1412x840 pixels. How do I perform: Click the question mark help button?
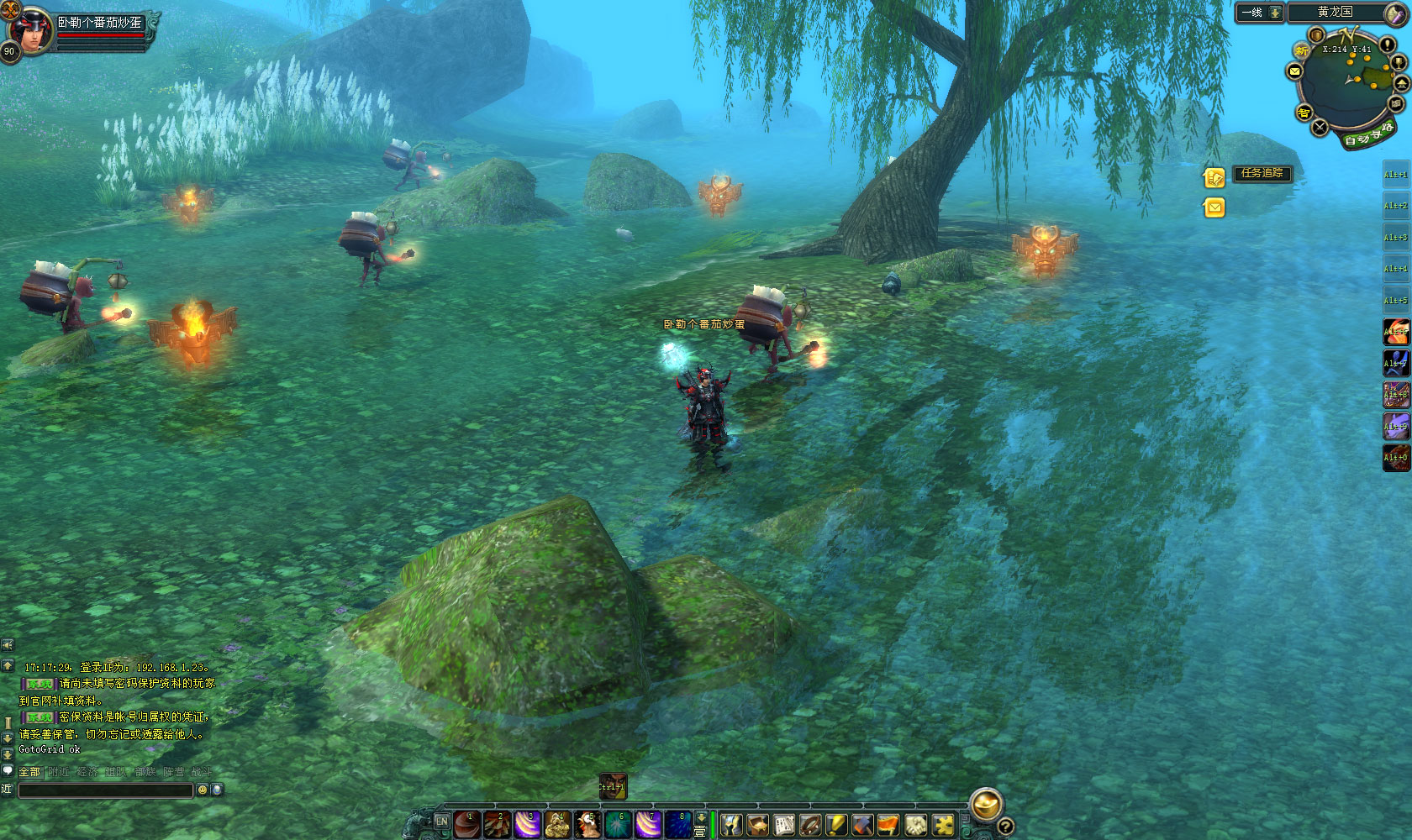tap(1005, 827)
